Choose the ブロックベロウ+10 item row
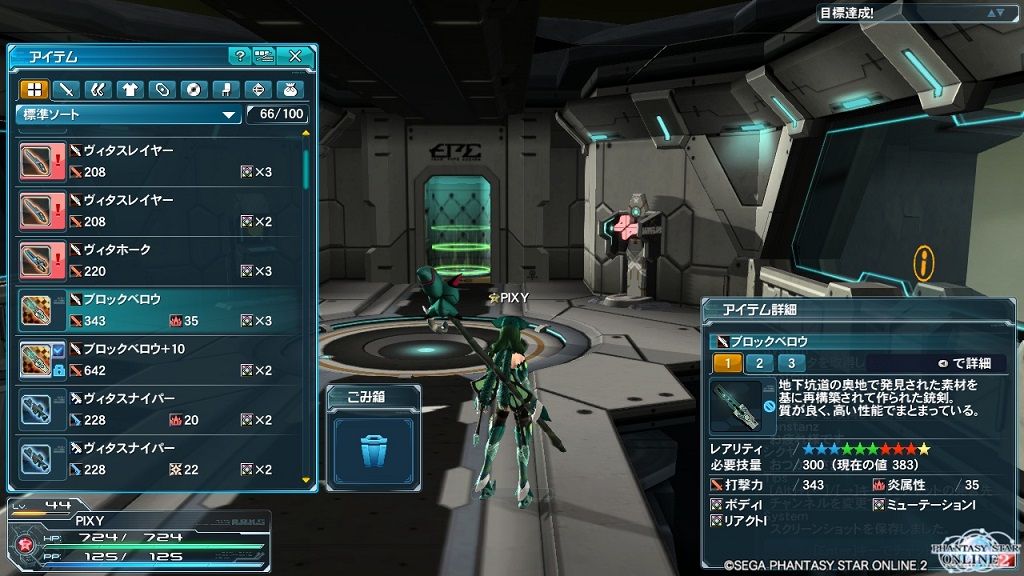 click(160, 359)
